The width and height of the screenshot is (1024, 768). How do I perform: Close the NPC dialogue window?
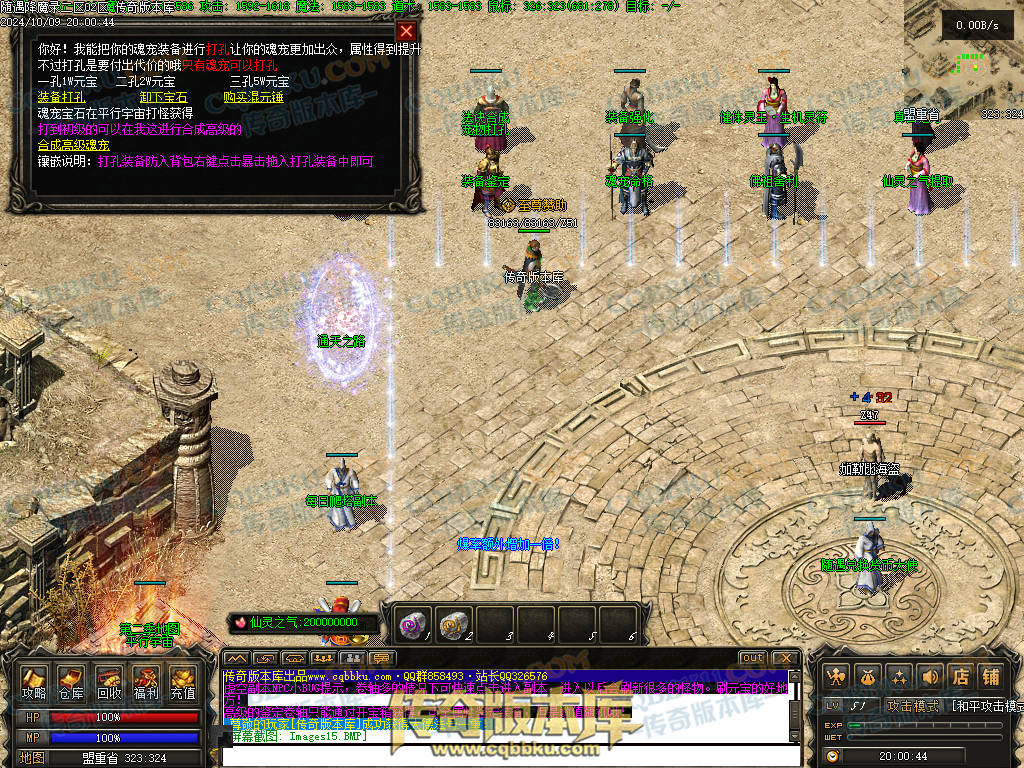click(405, 31)
